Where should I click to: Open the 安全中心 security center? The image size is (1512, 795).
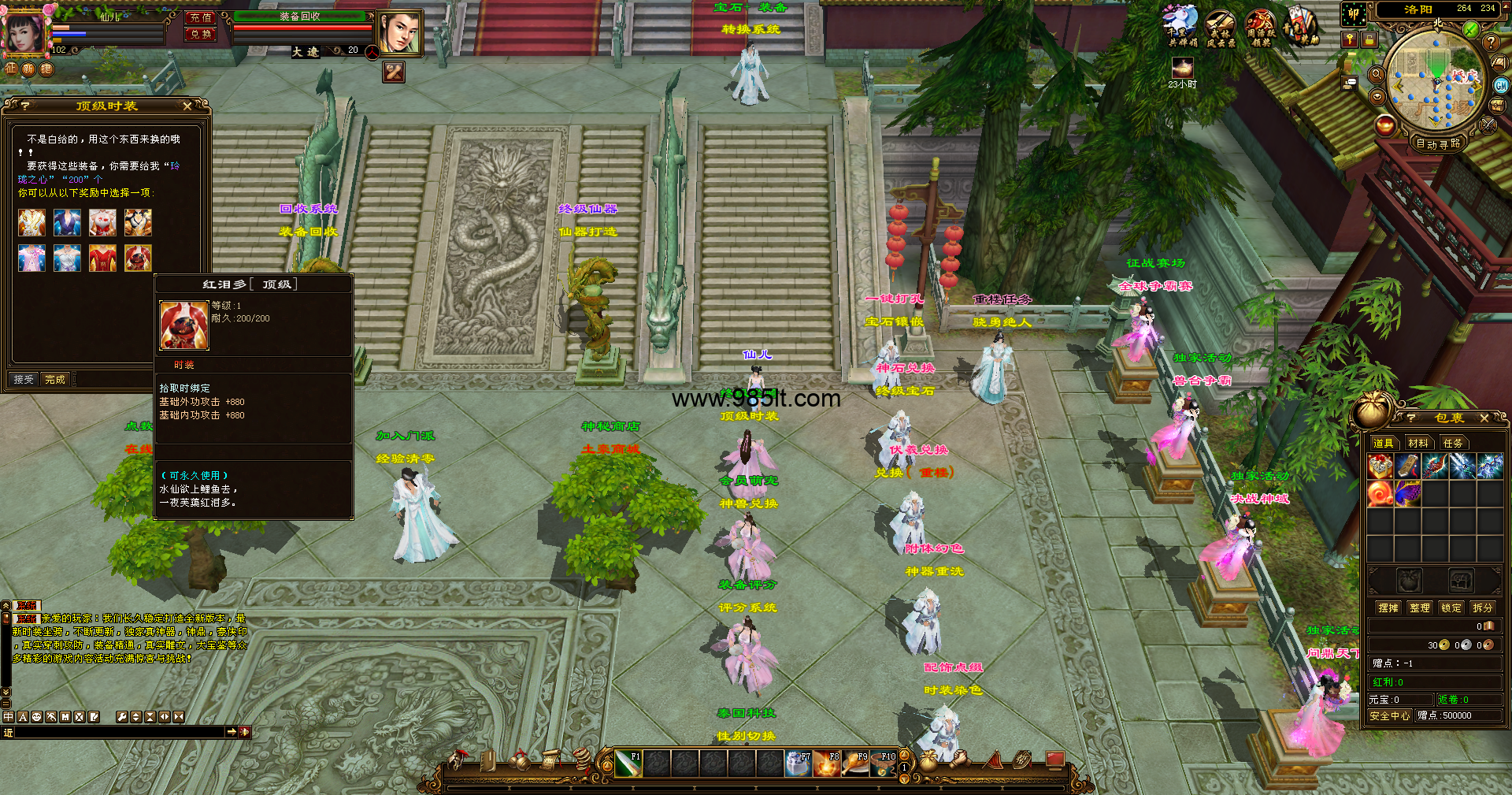point(1389,716)
